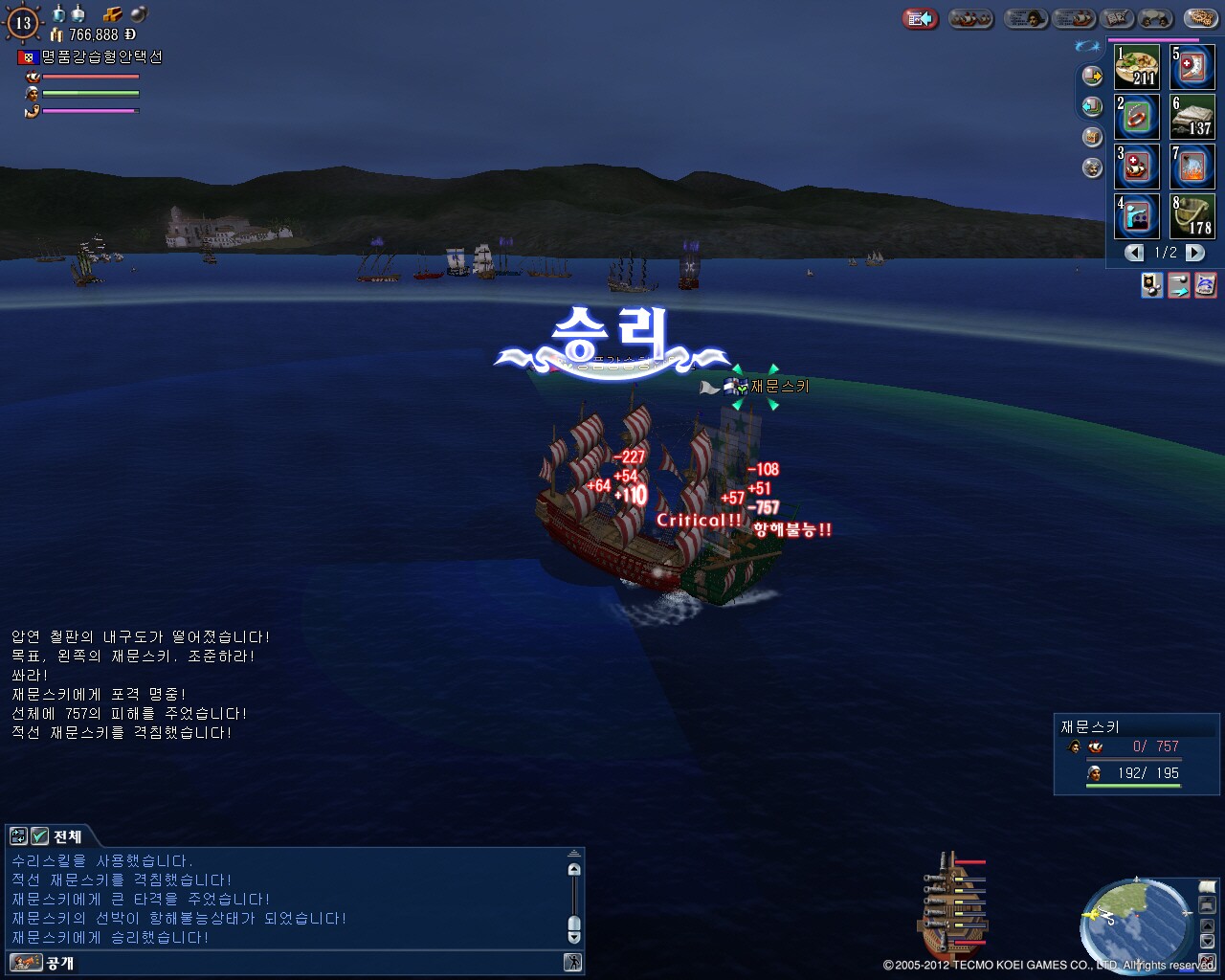The height and width of the screenshot is (980, 1225).
Task: Use the ship repair skill in slot 3
Action: pos(1136,167)
